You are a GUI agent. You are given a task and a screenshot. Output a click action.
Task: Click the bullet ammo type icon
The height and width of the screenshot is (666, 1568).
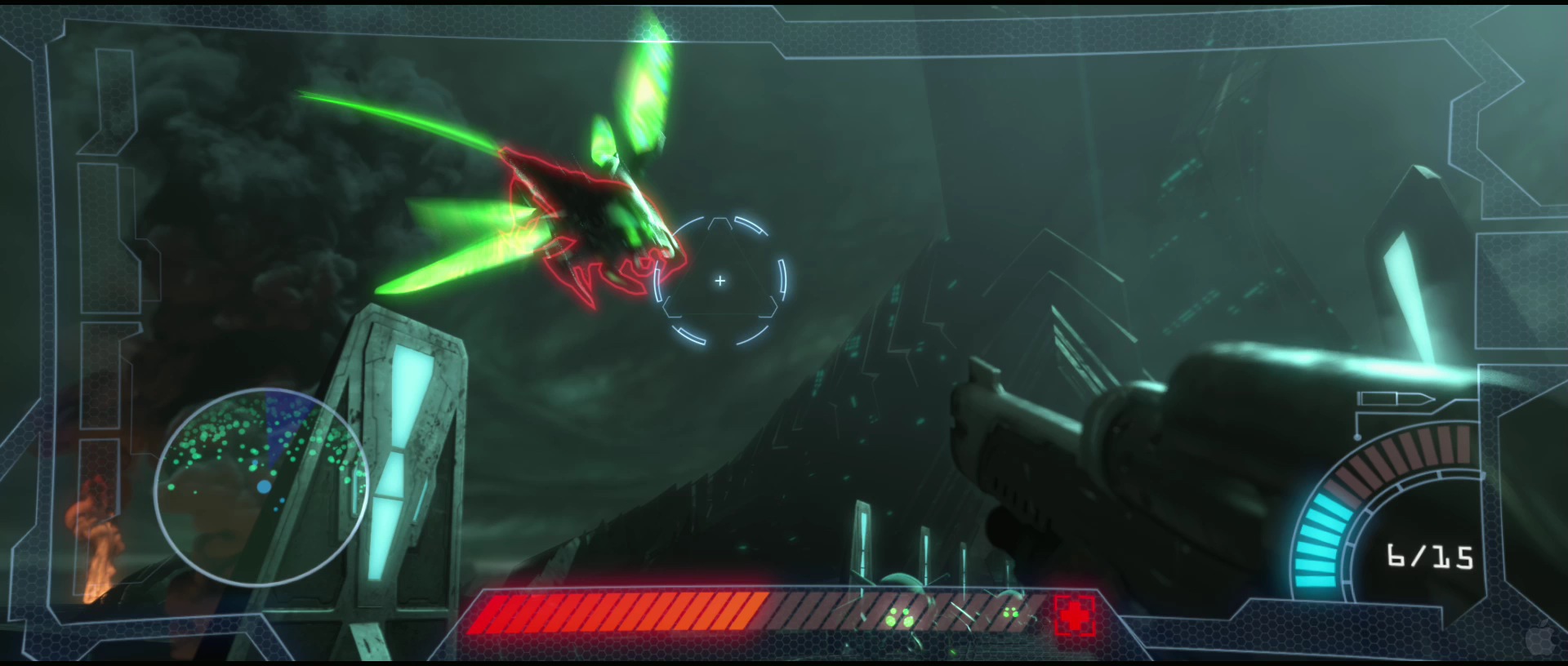click(x=1396, y=399)
